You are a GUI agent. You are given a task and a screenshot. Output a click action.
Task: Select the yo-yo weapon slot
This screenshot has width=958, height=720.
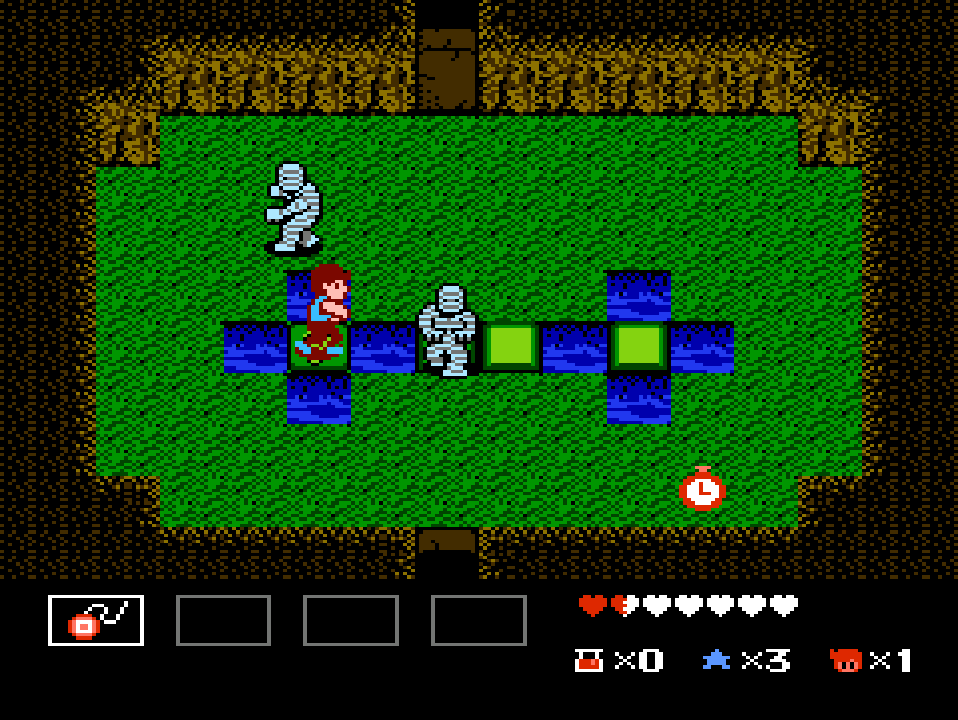tap(96, 620)
